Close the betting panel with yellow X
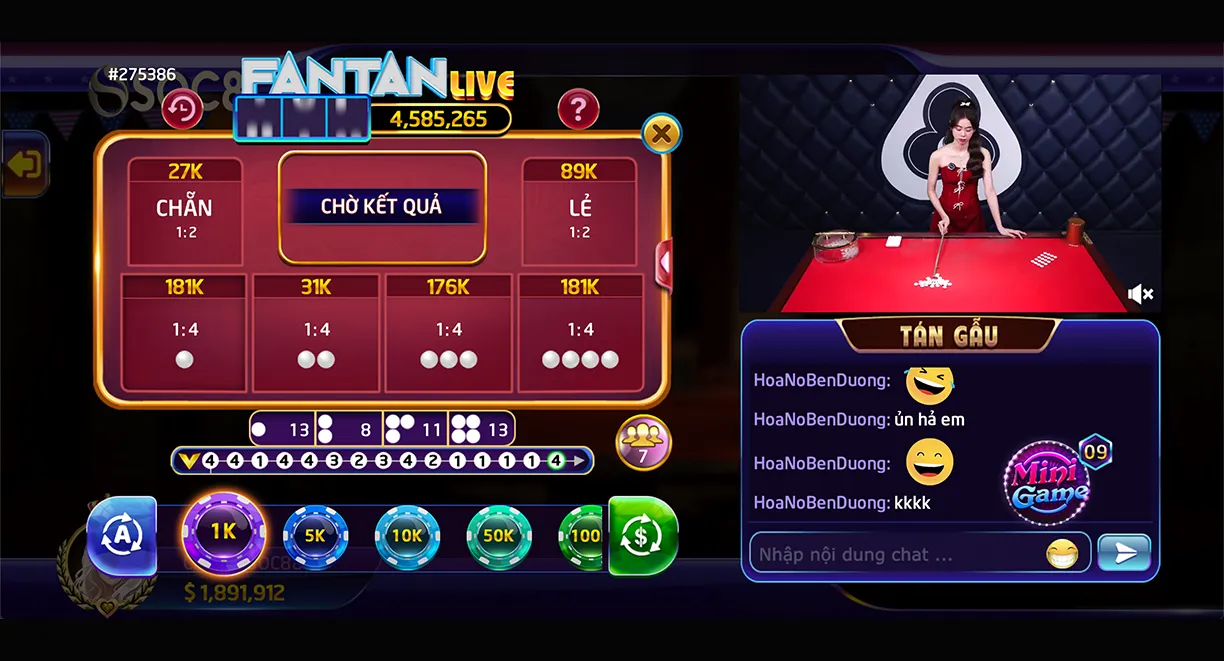This screenshot has height=661, width=1224. [660, 133]
